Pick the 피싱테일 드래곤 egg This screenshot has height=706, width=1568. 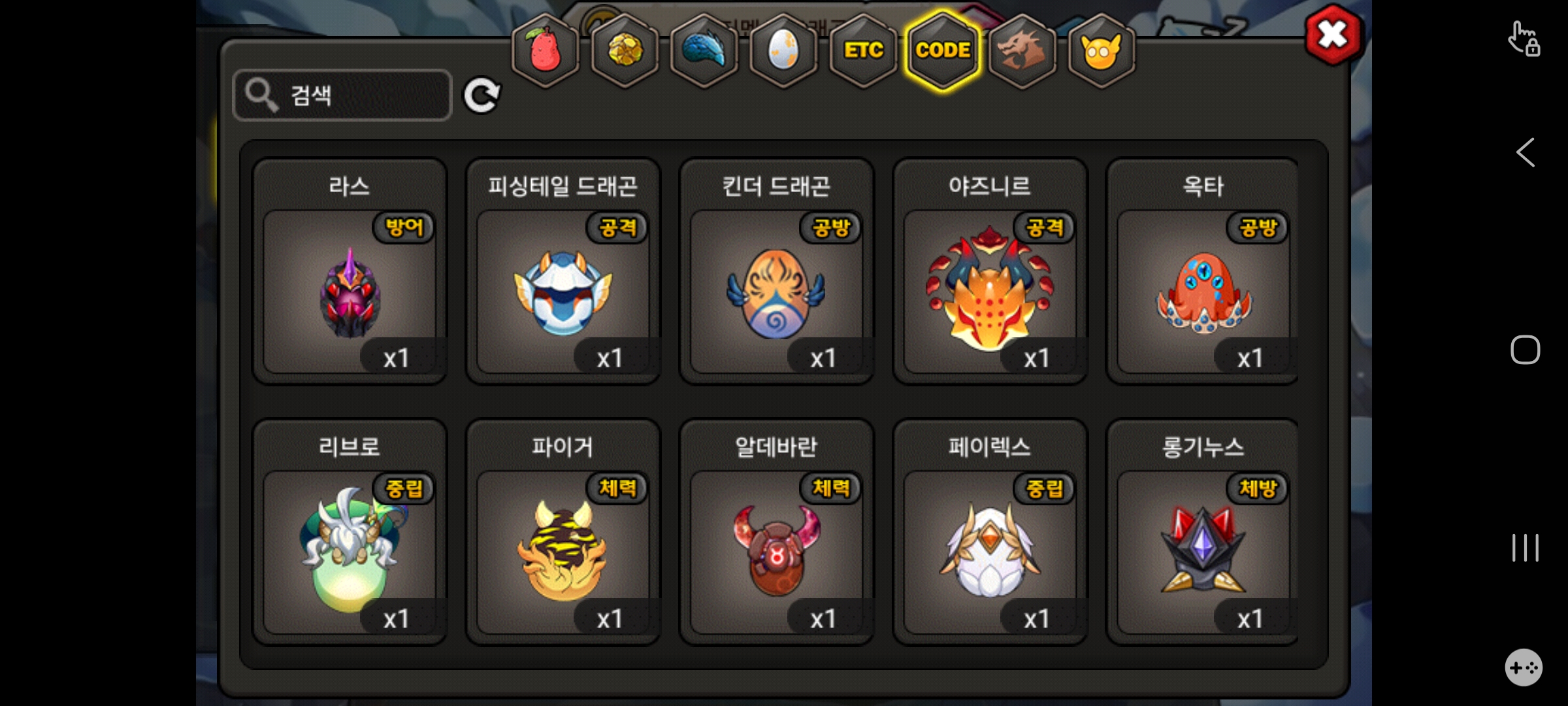coord(563,292)
